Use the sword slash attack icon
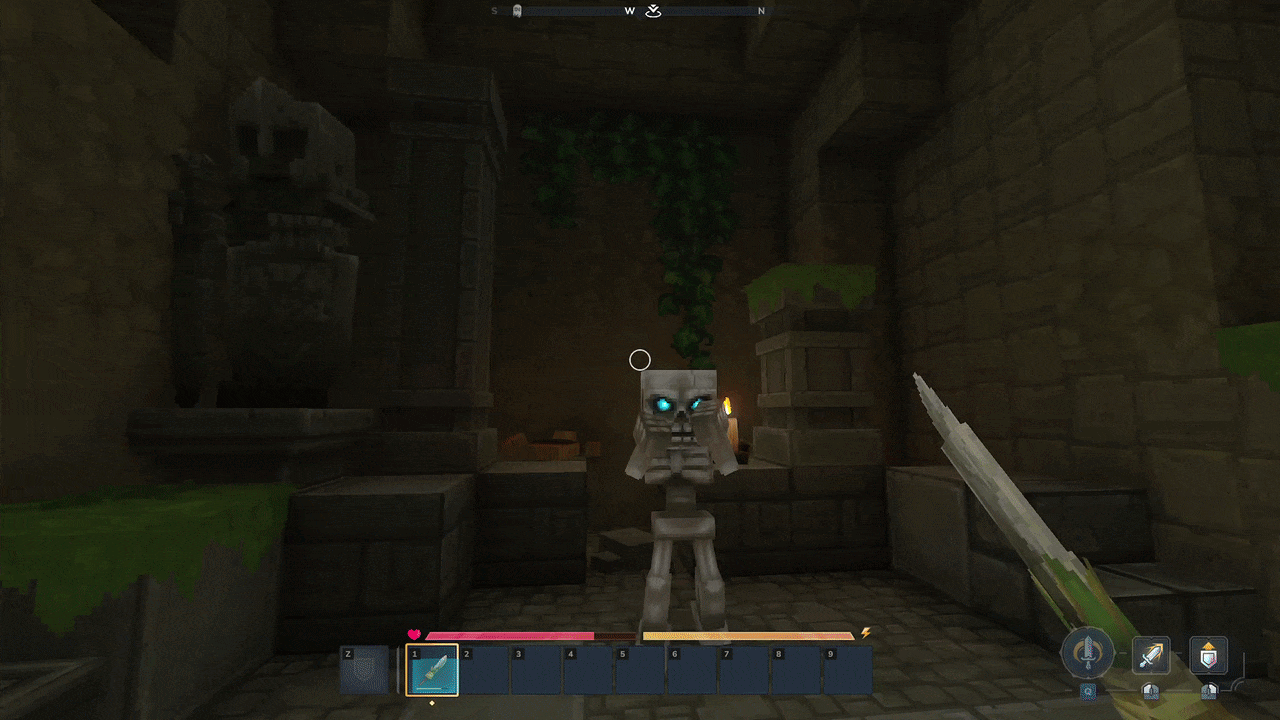The width and height of the screenshot is (1280, 720). 1151,656
